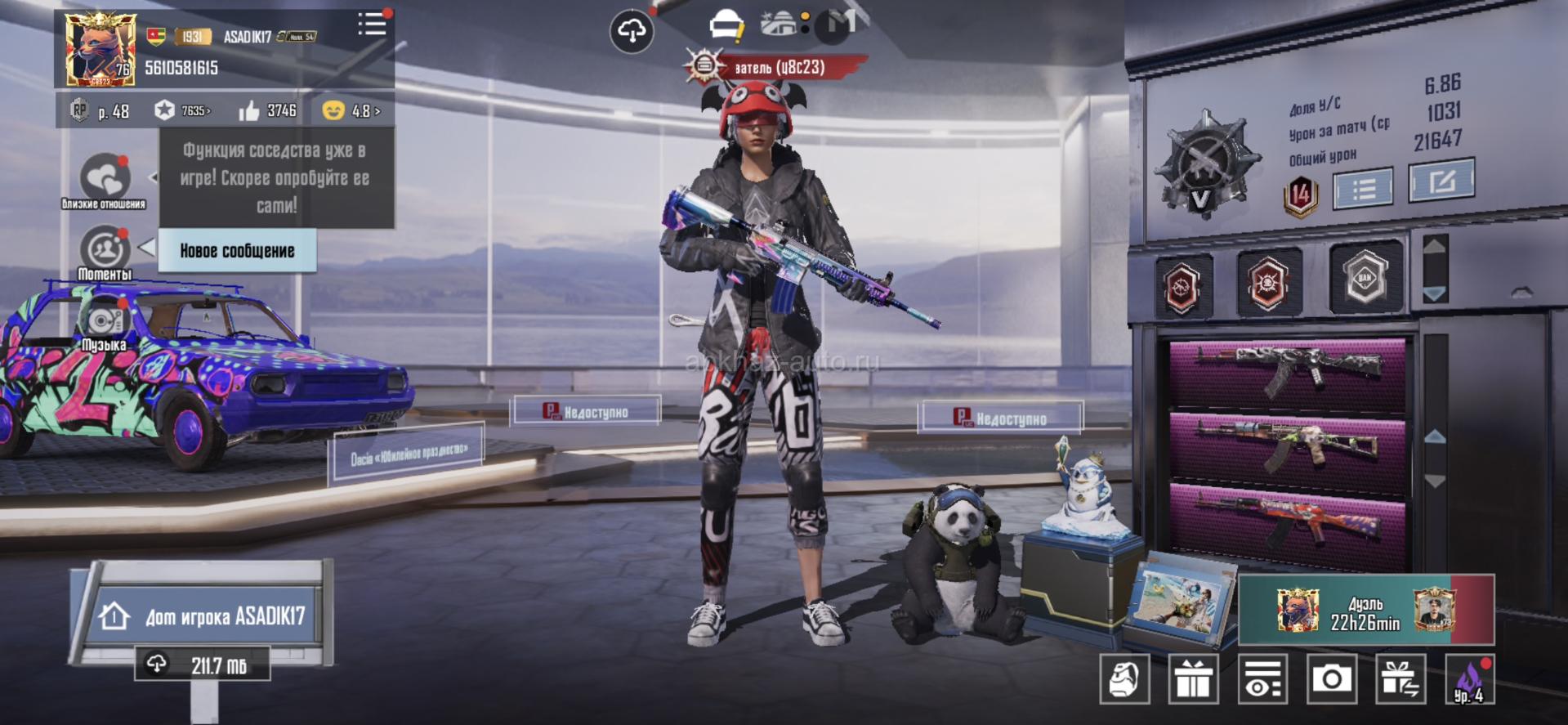
Task: Open the popularity star 7635 entry
Action: click(183, 110)
